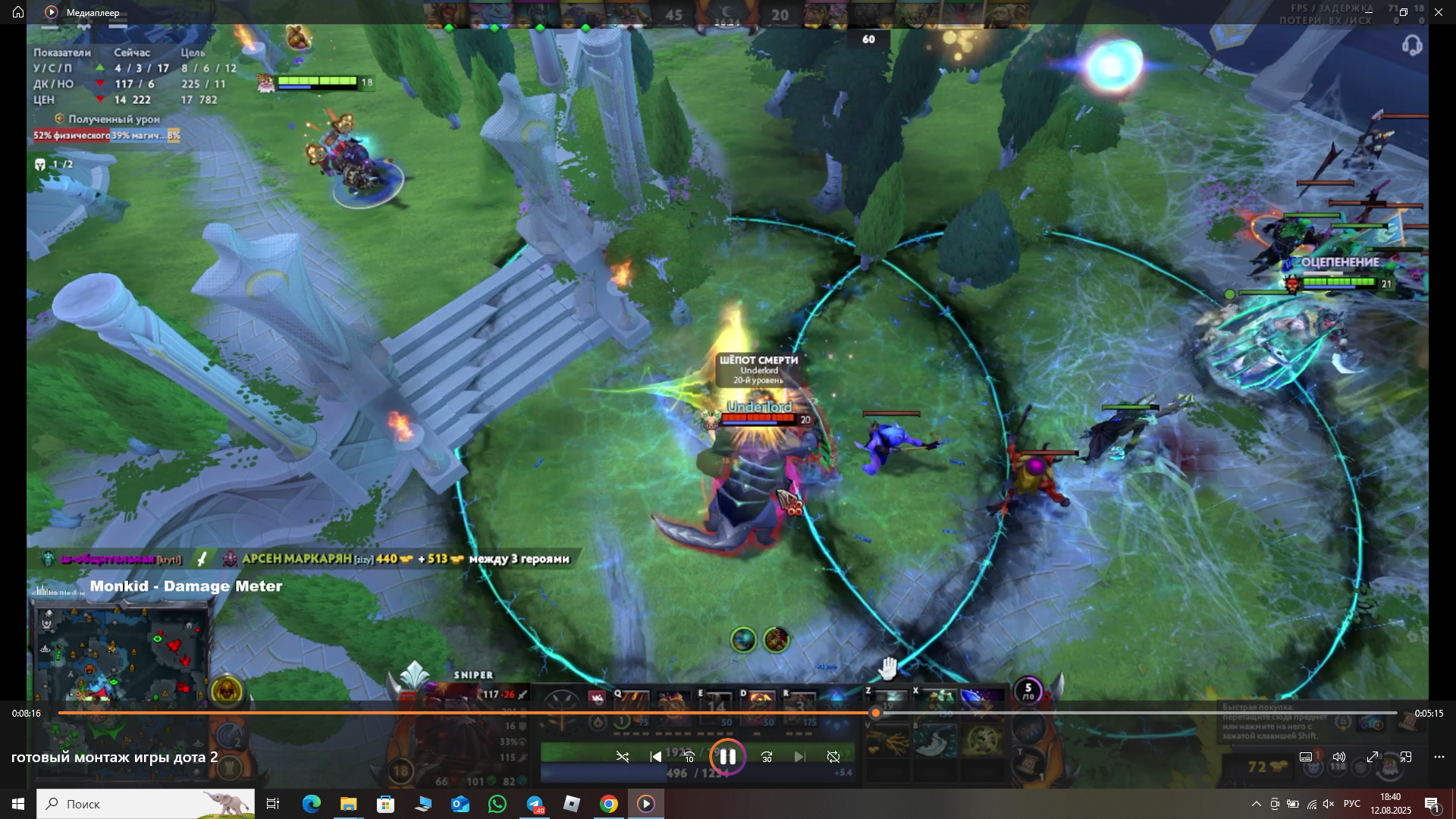This screenshot has height=819, width=1456.
Task: Click the headset icon in the top-right corner
Action: point(1411,45)
